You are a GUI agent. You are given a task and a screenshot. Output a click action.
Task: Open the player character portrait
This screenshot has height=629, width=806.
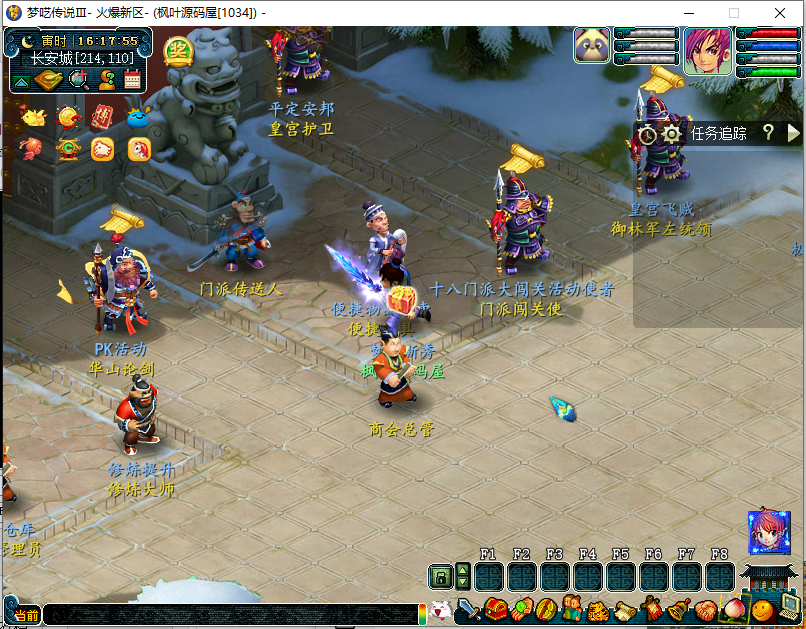(x=707, y=46)
